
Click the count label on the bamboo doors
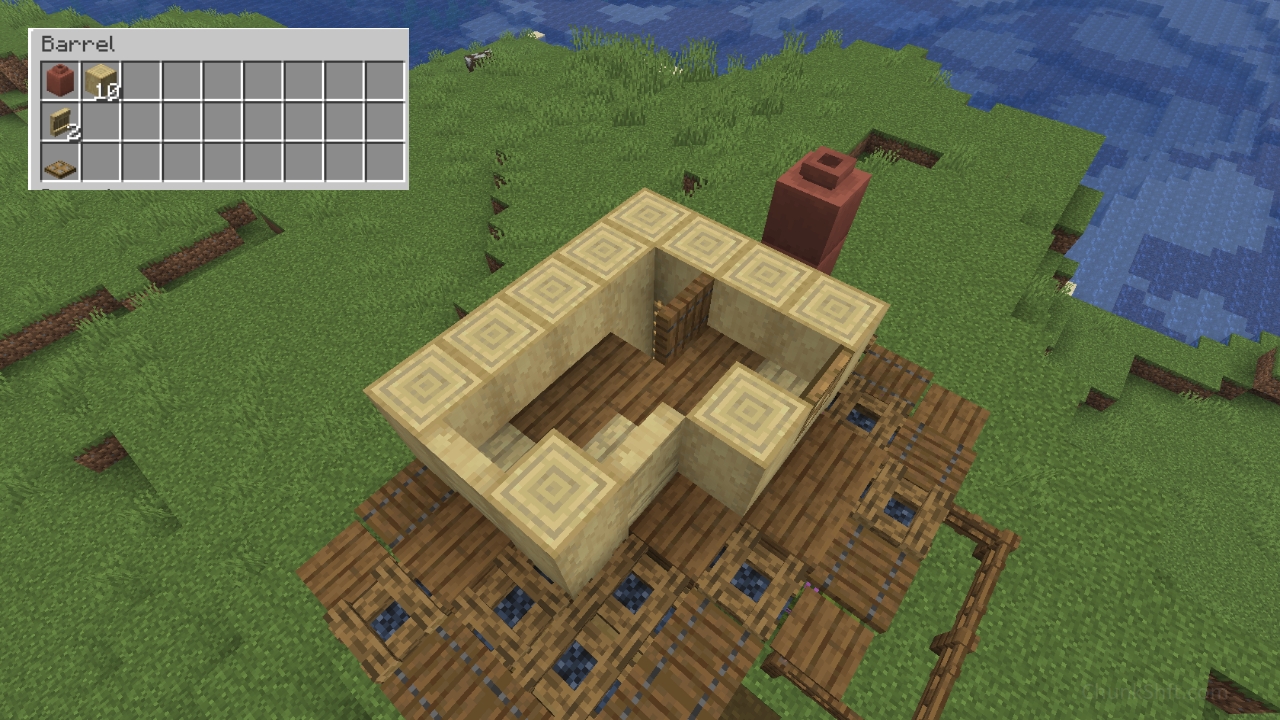tap(71, 131)
